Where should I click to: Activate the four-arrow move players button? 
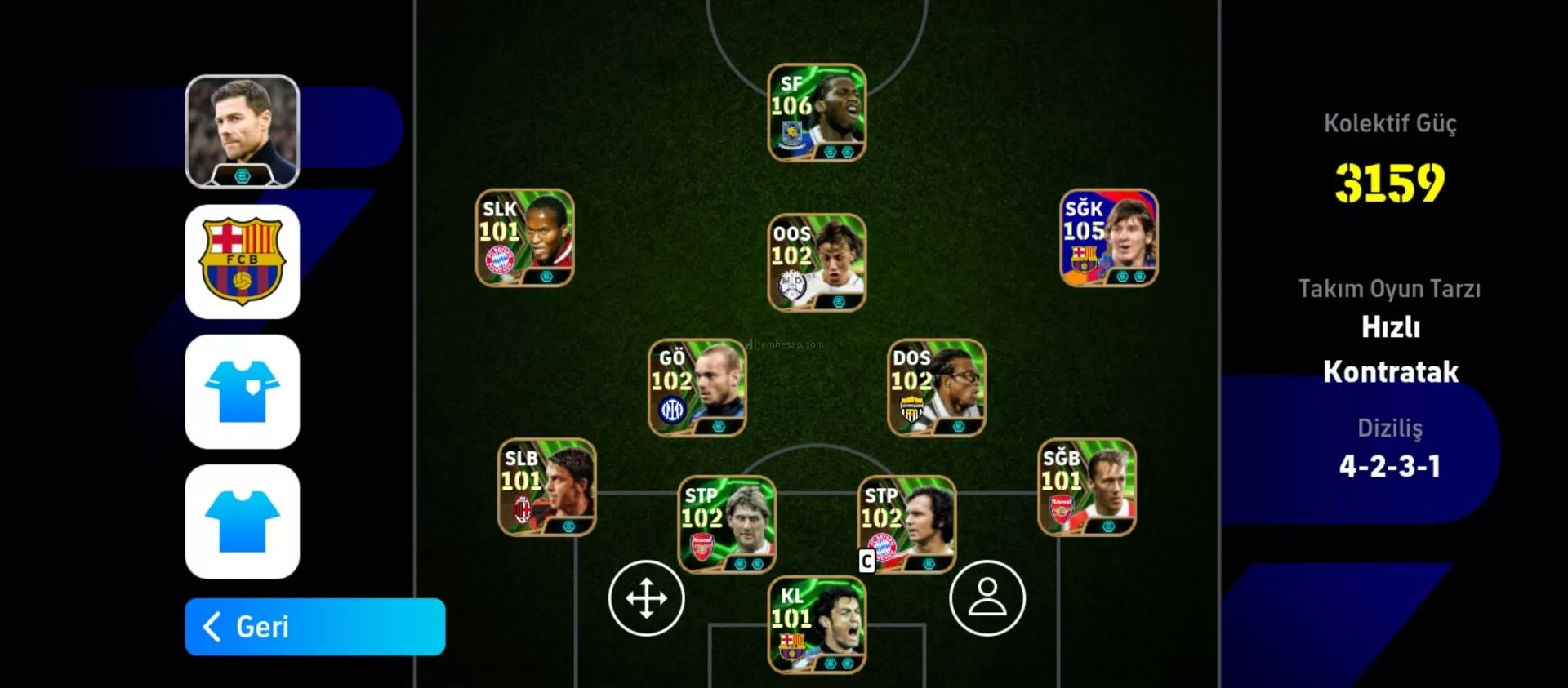coord(647,597)
